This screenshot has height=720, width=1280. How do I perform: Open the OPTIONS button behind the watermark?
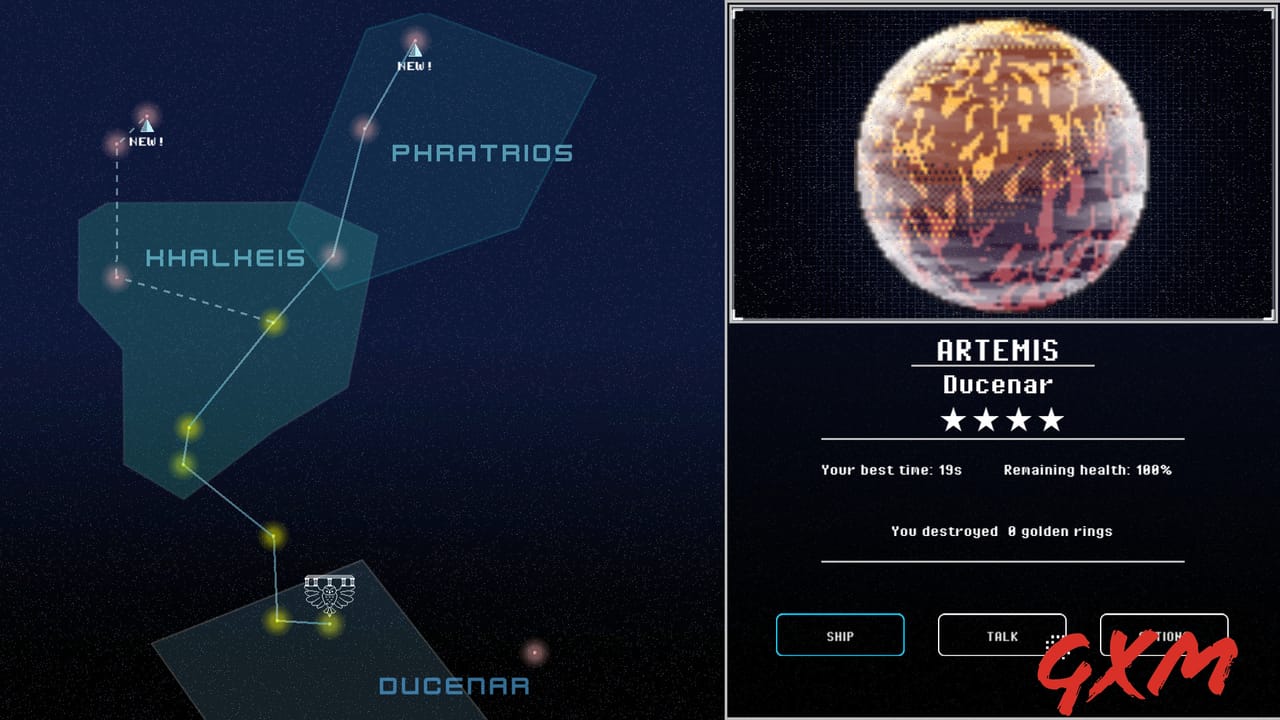click(1163, 635)
